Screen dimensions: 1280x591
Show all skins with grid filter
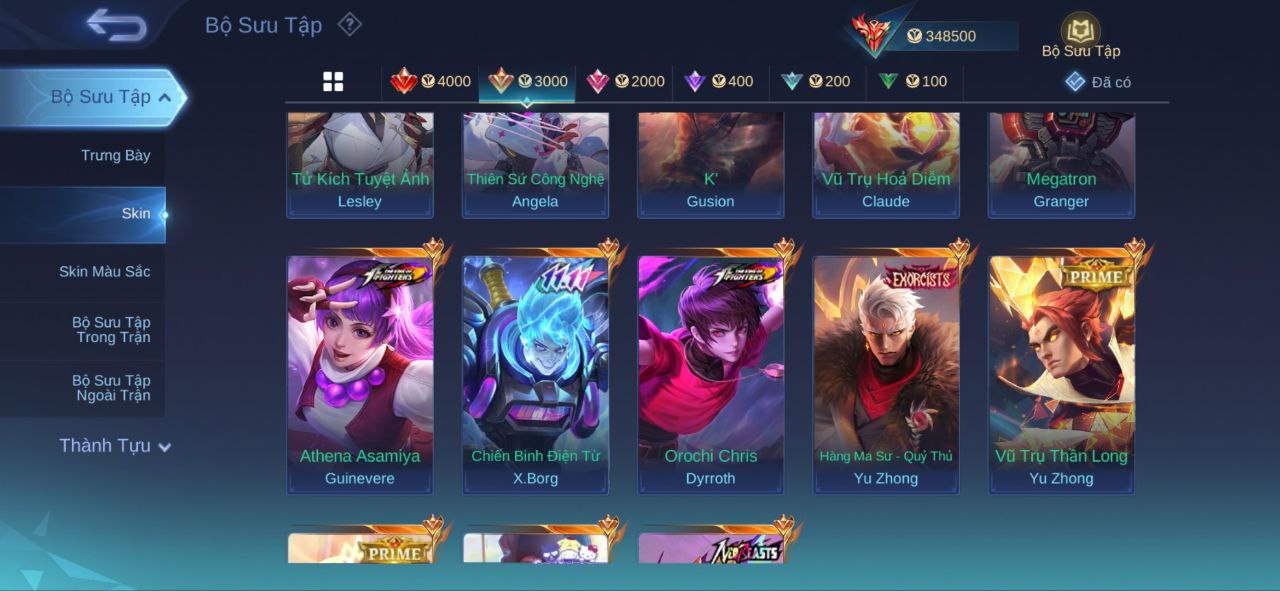click(333, 82)
